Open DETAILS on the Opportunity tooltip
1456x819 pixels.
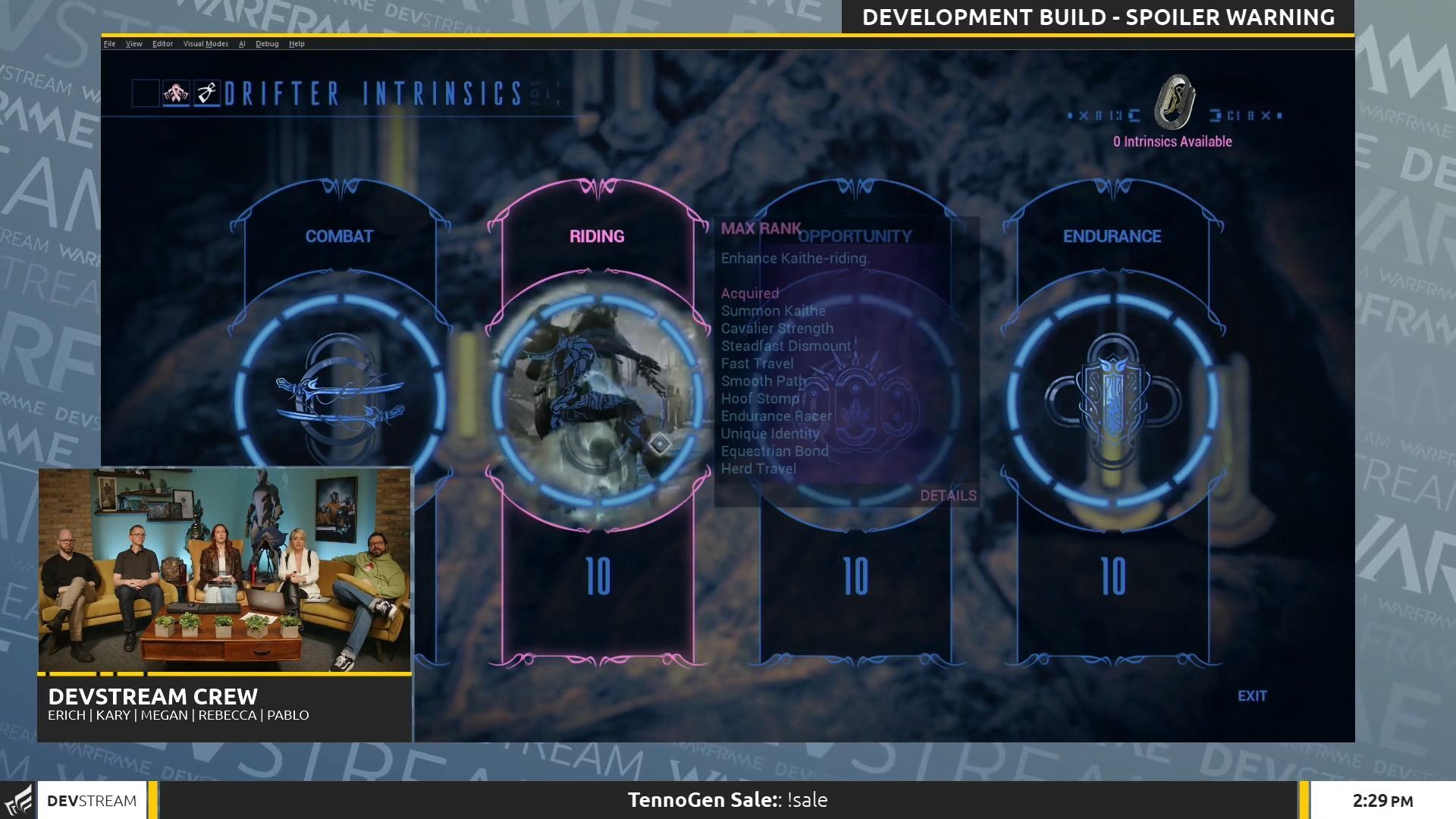click(948, 495)
